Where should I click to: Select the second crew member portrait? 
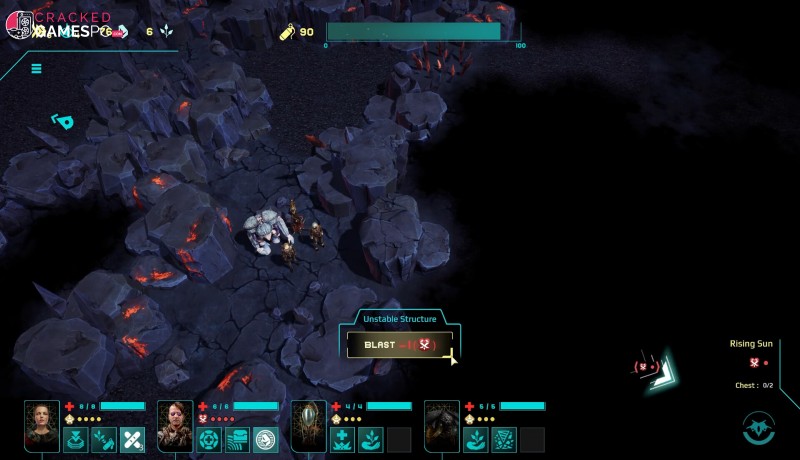pos(175,425)
